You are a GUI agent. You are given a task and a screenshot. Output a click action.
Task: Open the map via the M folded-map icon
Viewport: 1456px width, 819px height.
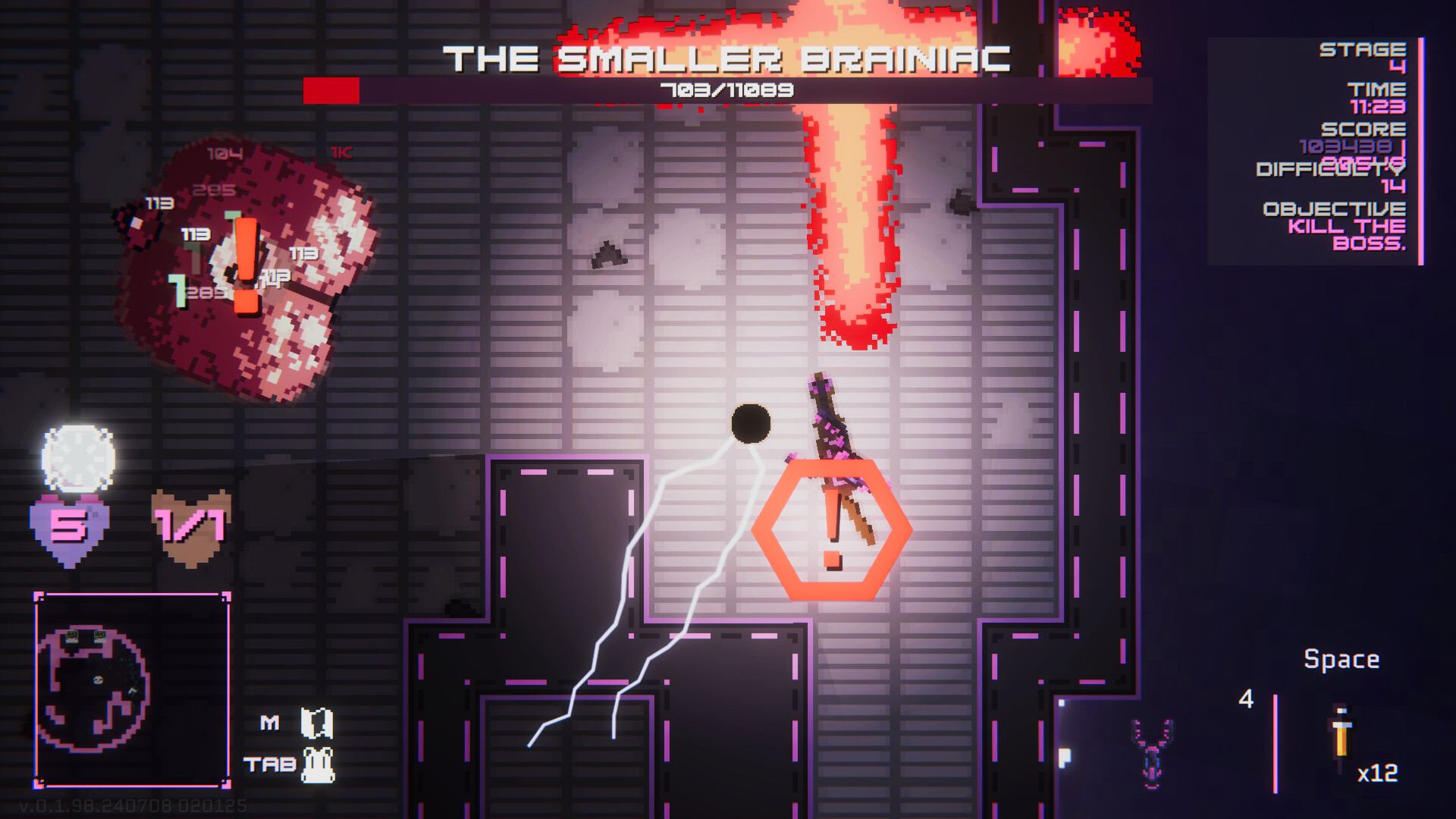[315, 723]
